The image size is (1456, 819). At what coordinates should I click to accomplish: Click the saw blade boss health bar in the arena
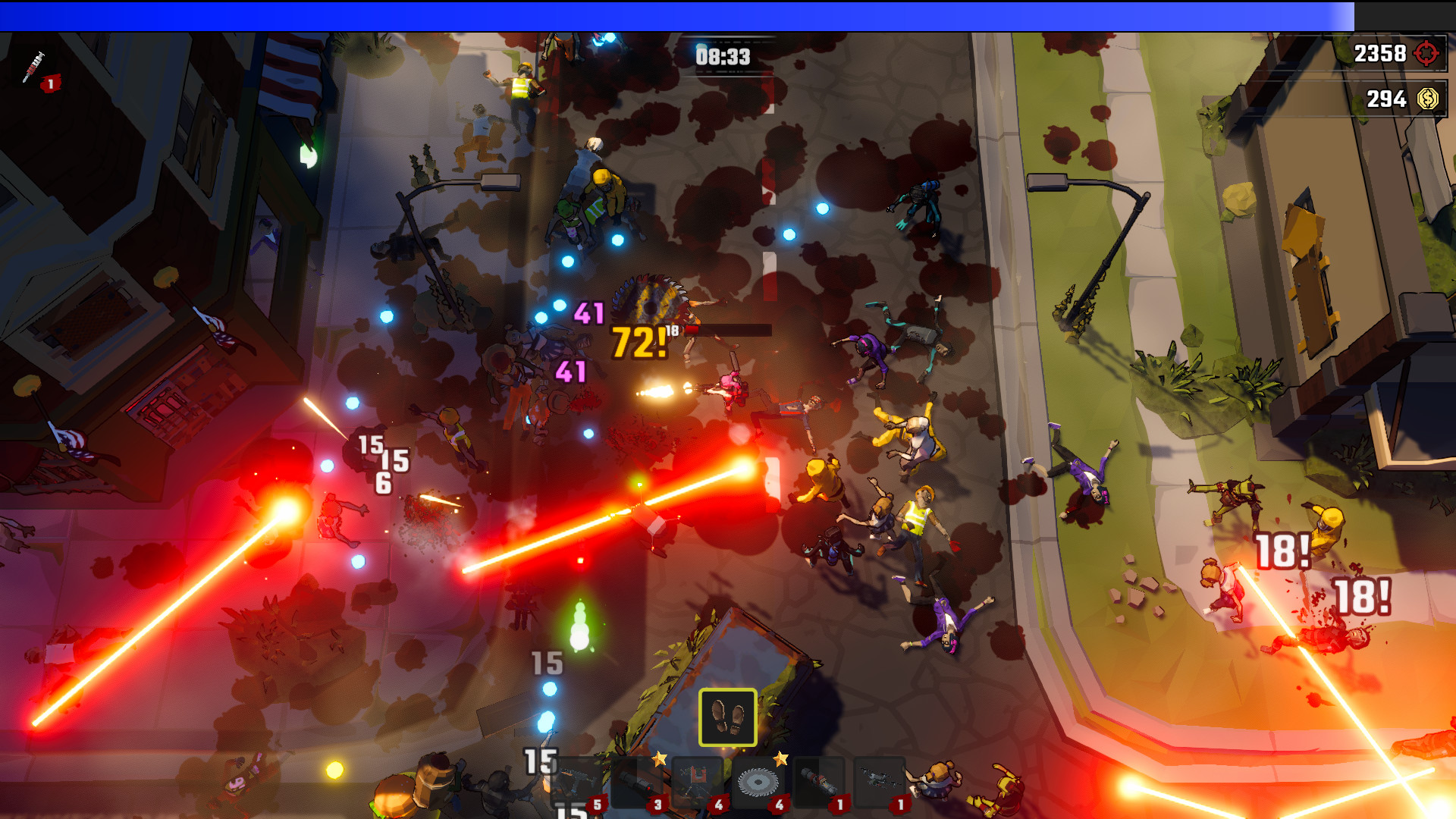tap(728, 329)
